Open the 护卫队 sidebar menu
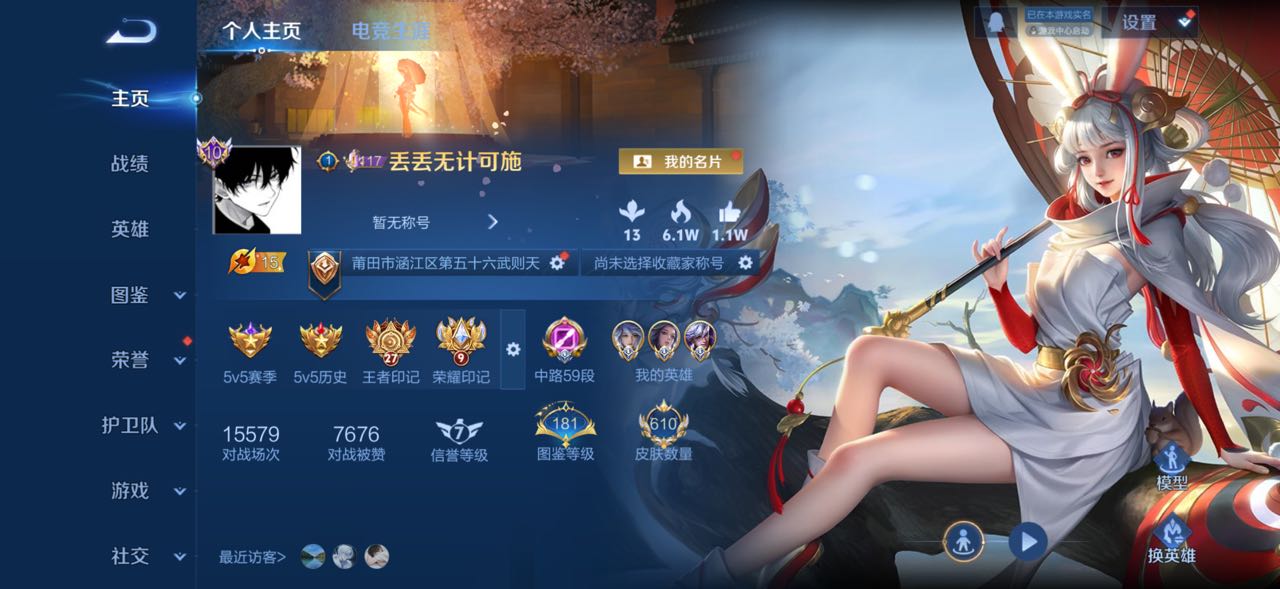This screenshot has width=1280, height=589. pos(144,426)
